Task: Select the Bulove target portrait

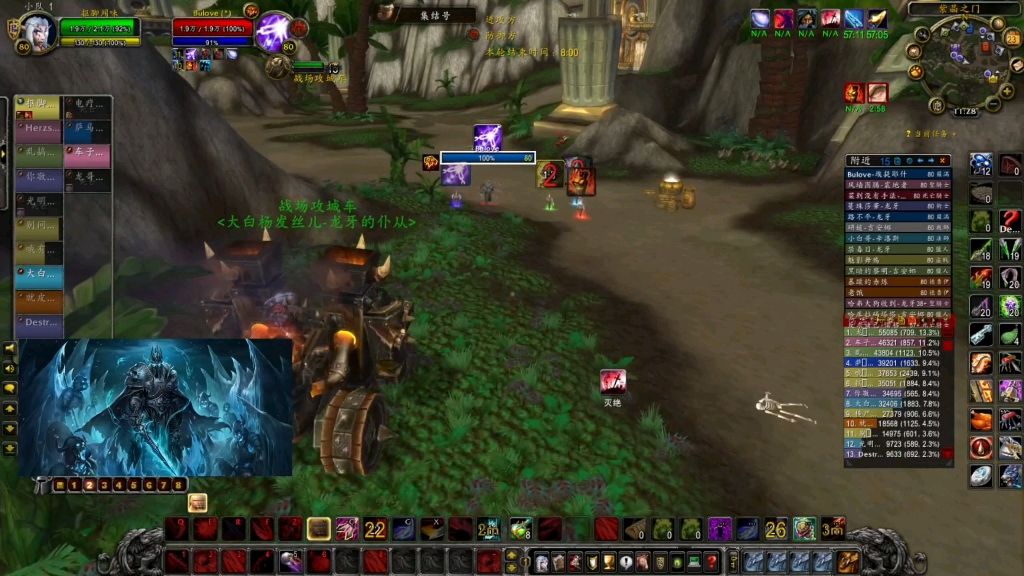Action: pos(272,31)
